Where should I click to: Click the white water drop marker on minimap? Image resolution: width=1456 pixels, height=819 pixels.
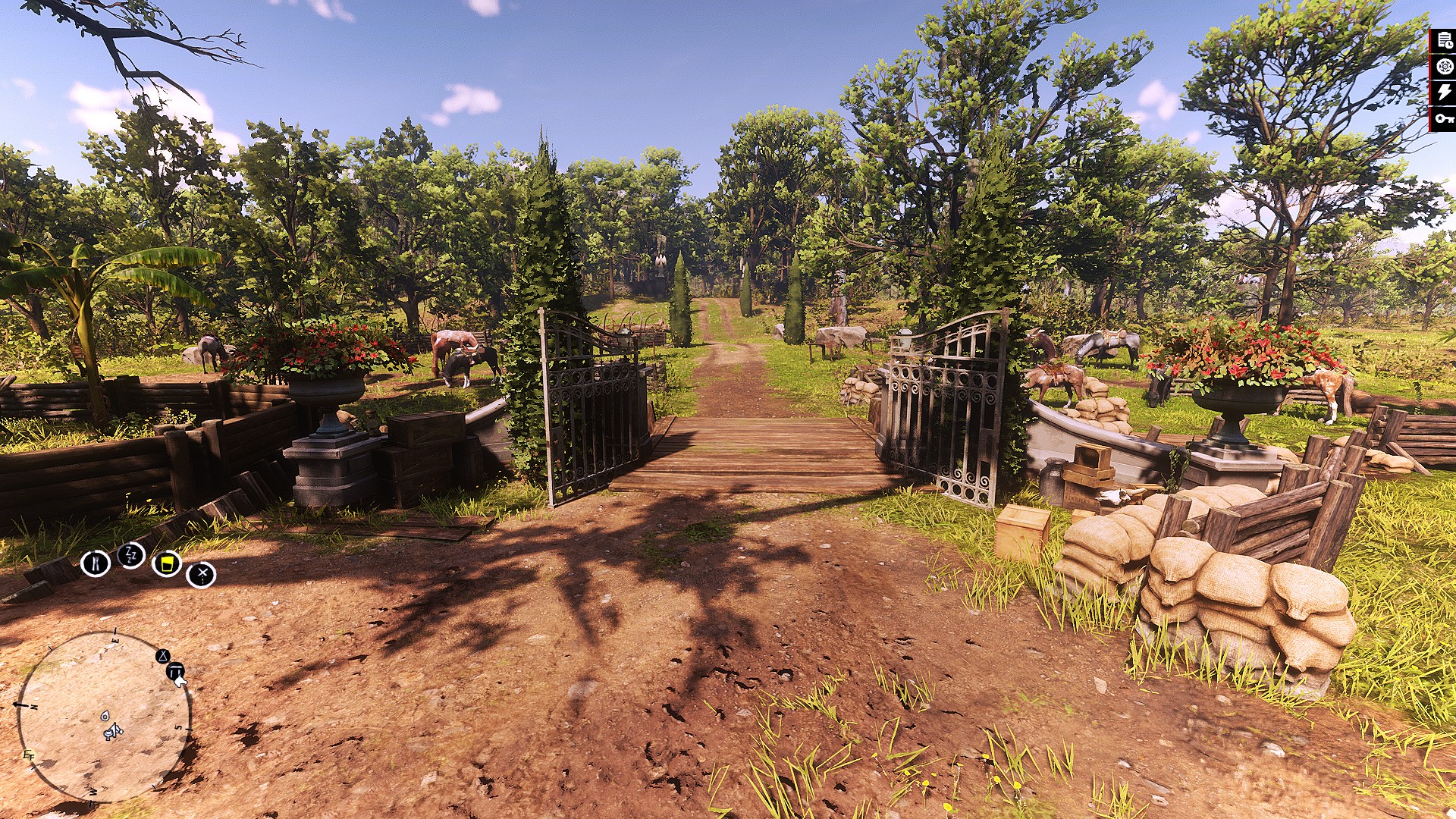pos(105,716)
